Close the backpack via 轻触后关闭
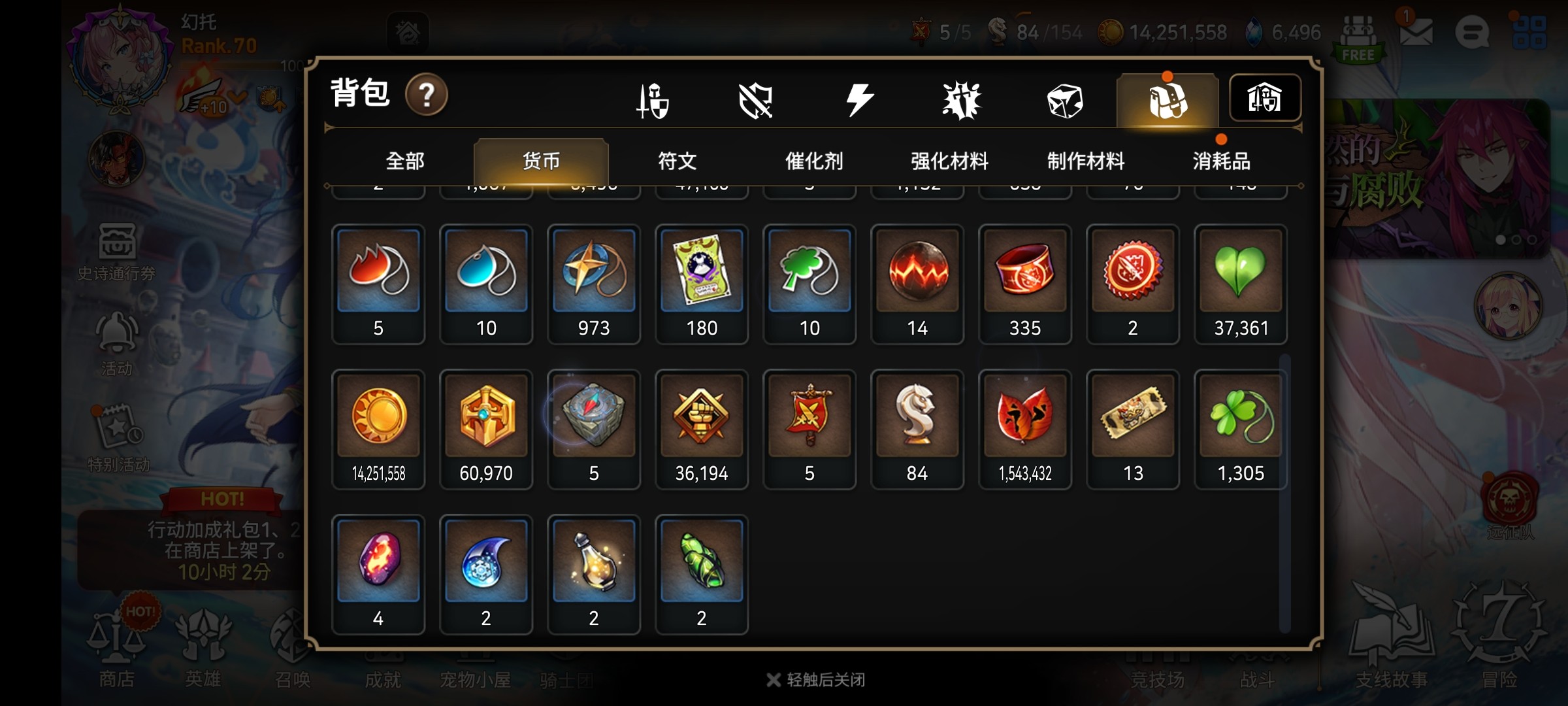Viewport: 1568px width, 706px height. point(817,680)
